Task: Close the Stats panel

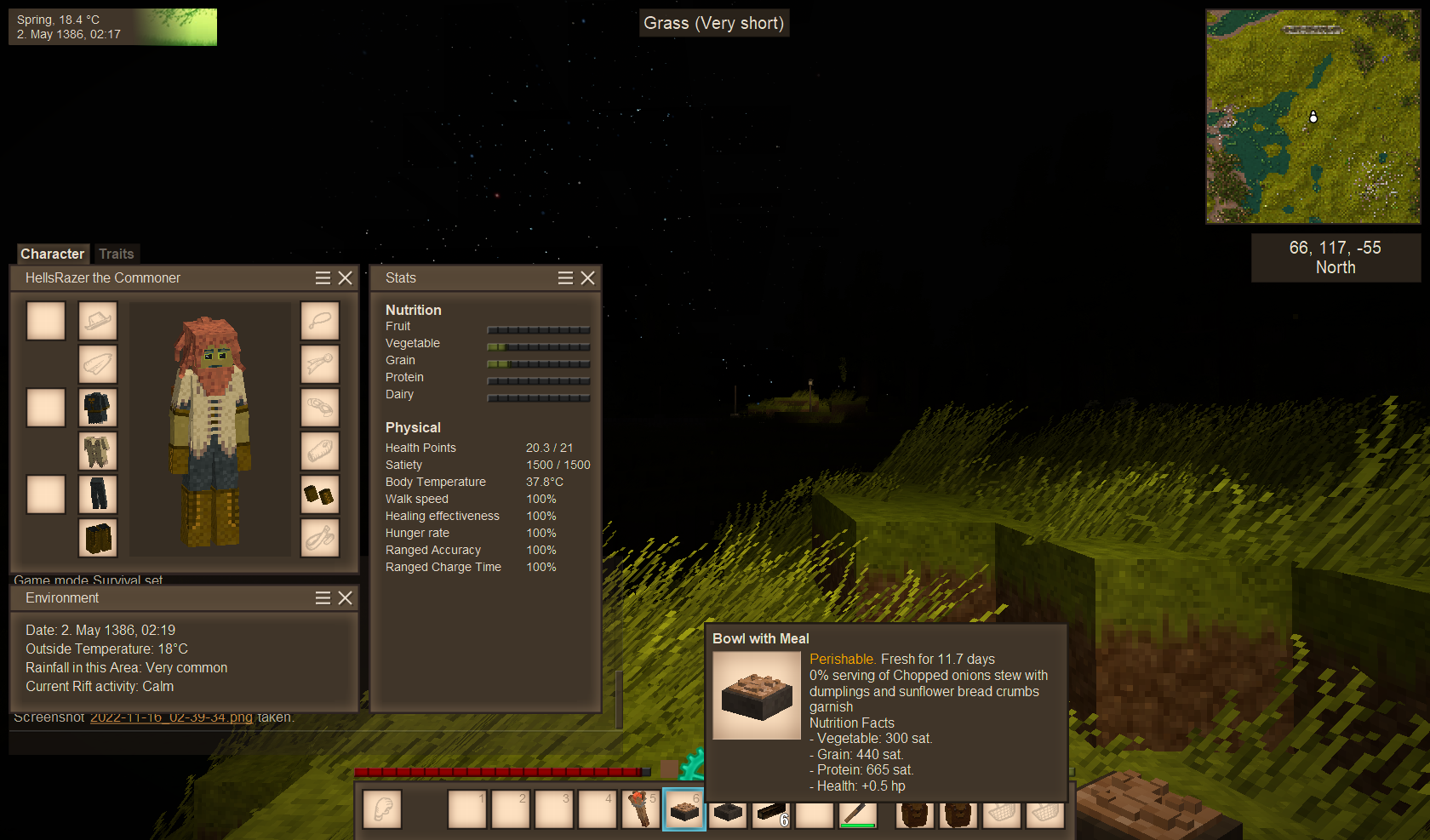Action: [x=587, y=278]
